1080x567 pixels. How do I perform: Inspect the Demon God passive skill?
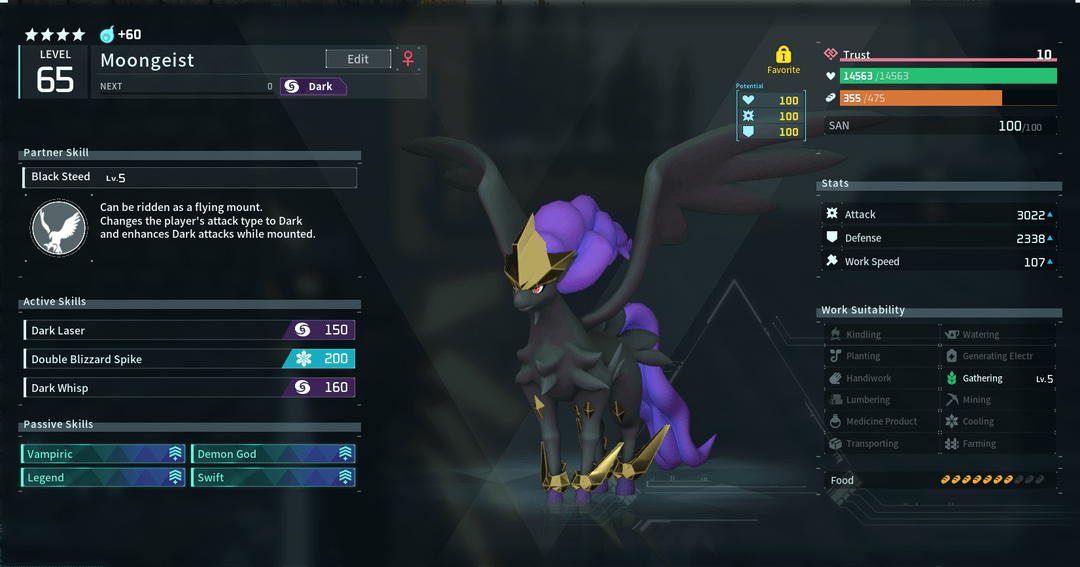[x=273, y=454]
